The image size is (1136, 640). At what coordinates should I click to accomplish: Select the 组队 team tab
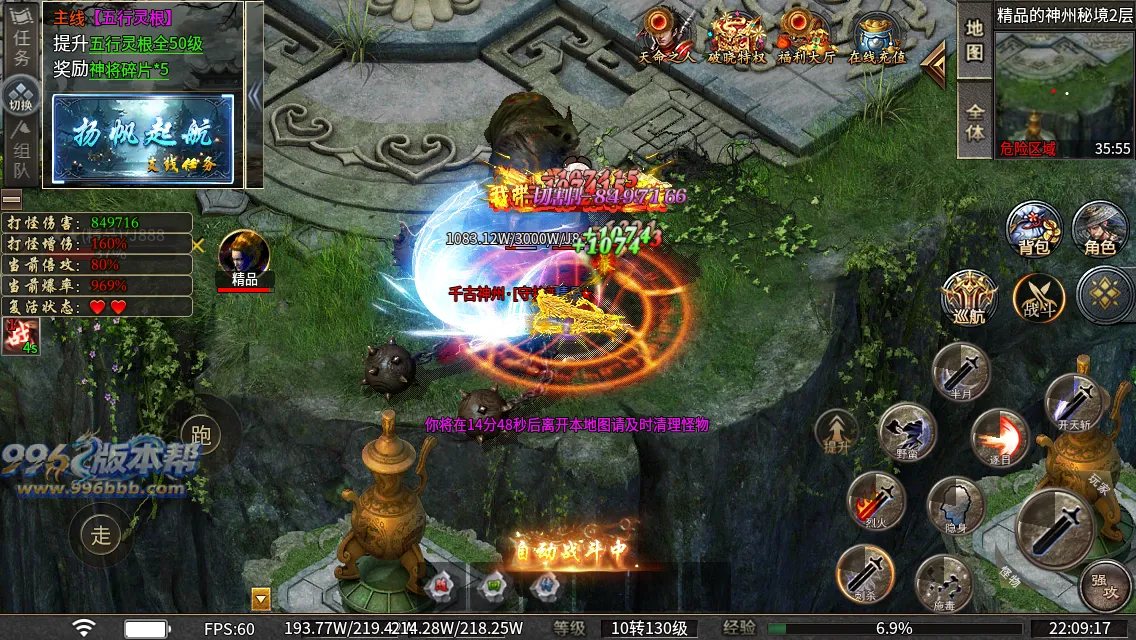coord(21,160)
